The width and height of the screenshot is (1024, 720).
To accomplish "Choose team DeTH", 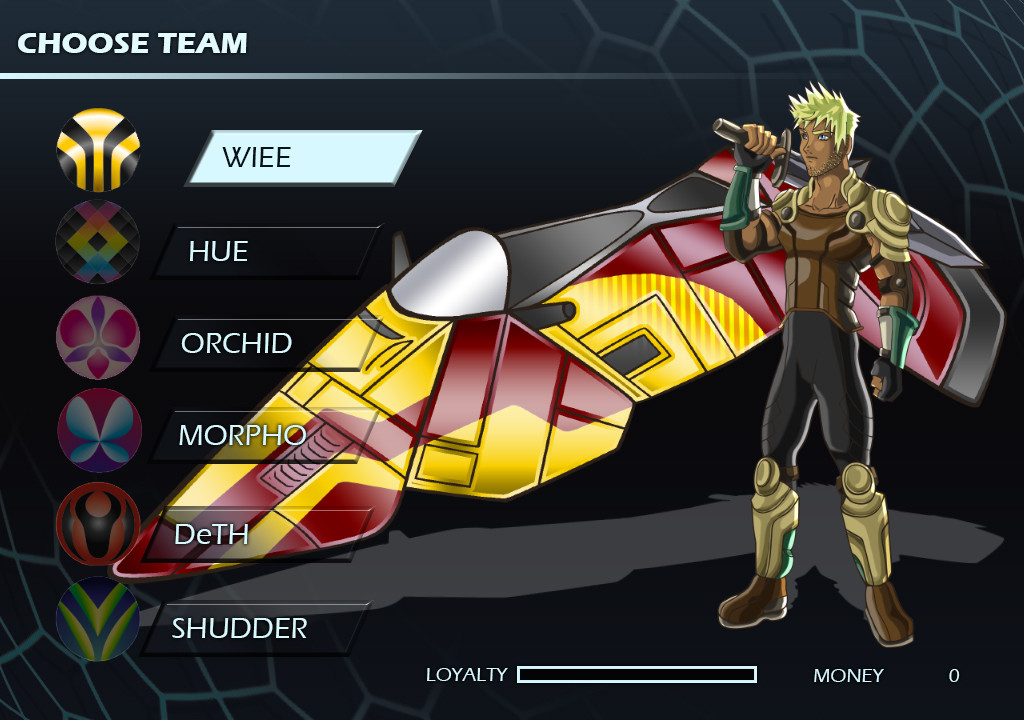I will coord(257,534).
